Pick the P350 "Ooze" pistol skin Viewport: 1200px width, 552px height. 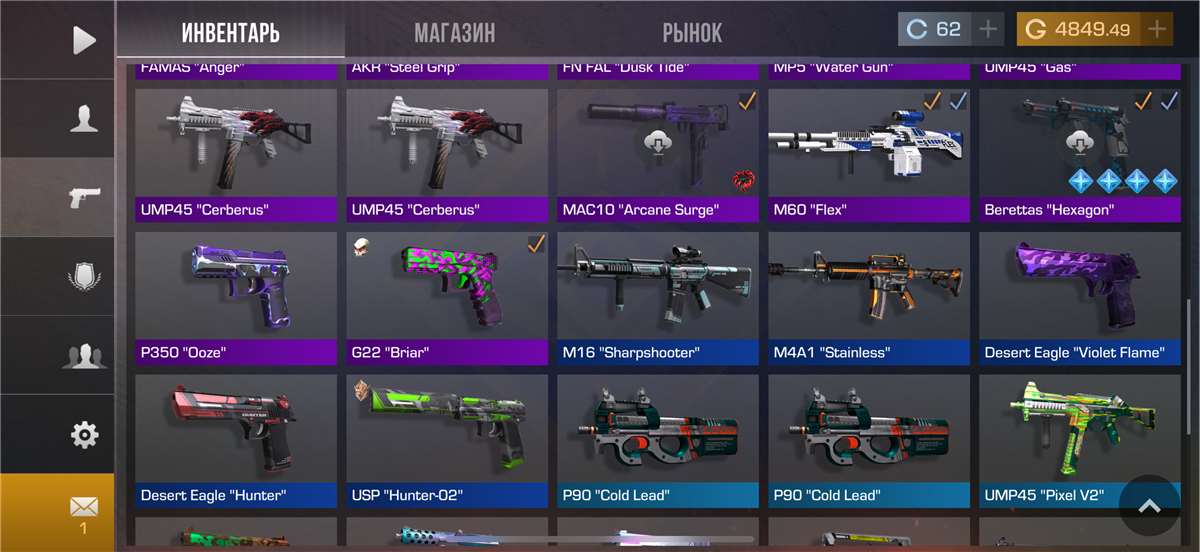coord(236,297)
